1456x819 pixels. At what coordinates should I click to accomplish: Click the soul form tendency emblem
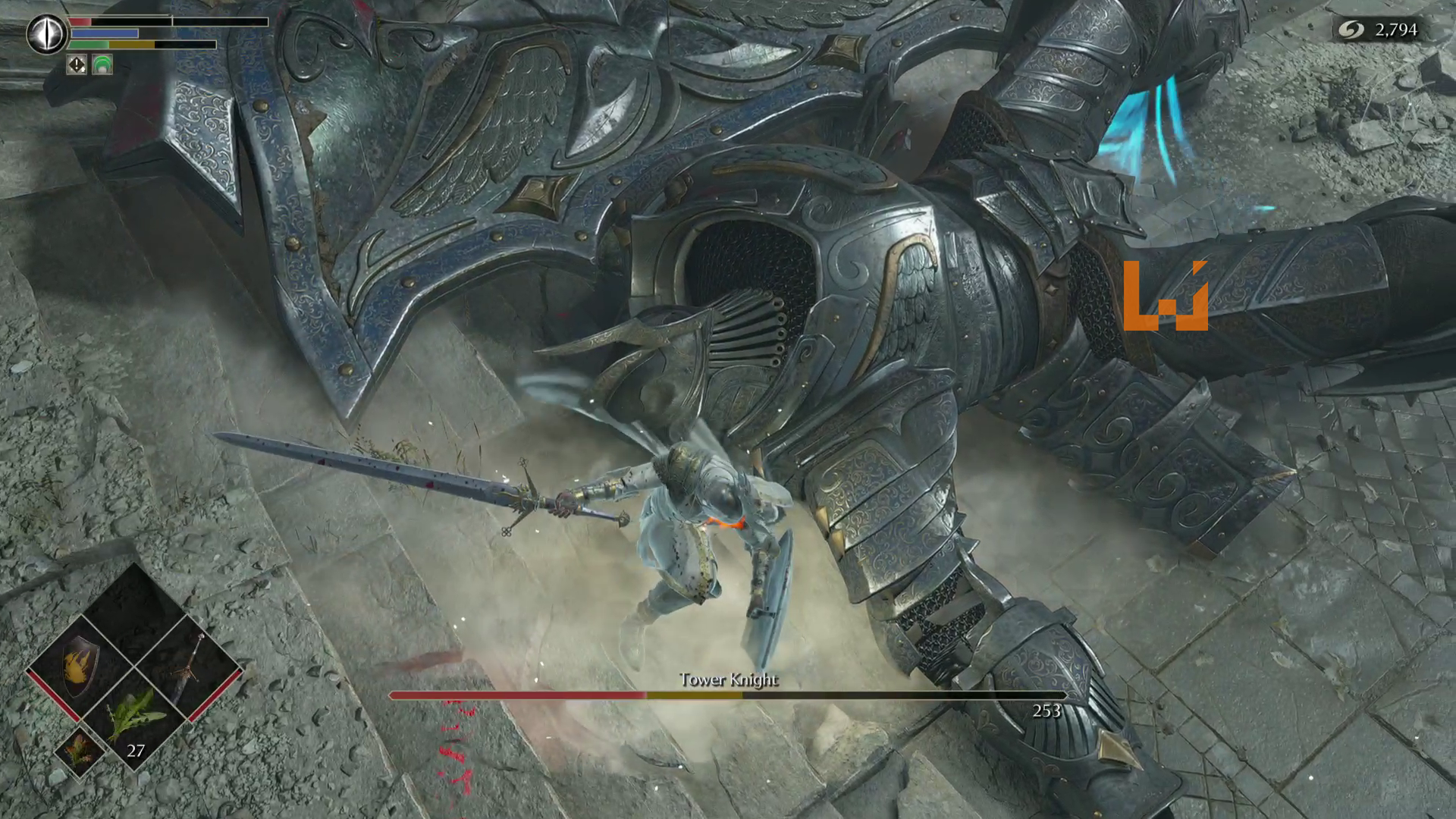[x=46, y=34]
